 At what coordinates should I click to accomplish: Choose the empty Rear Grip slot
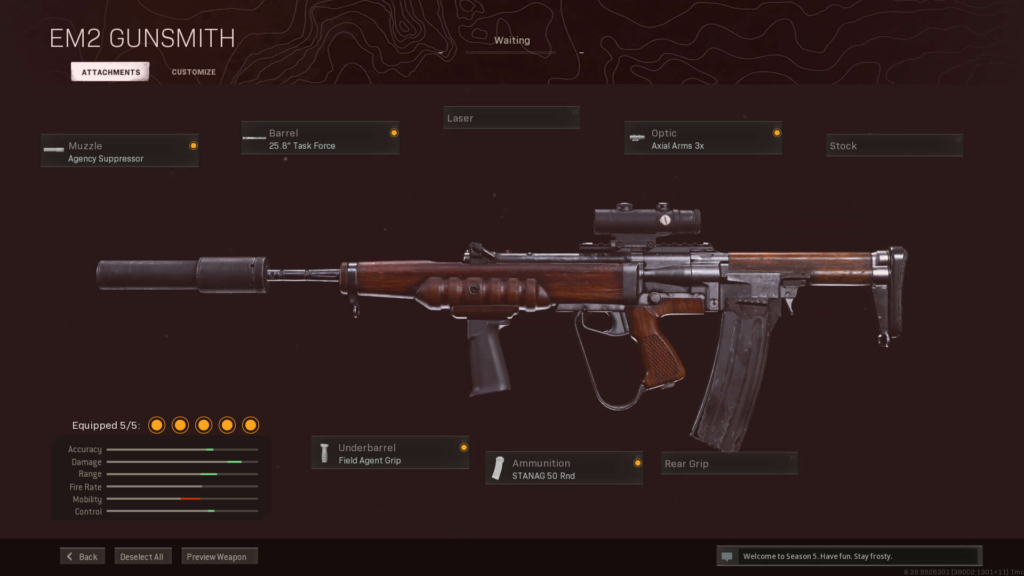[x=729, y=464]
